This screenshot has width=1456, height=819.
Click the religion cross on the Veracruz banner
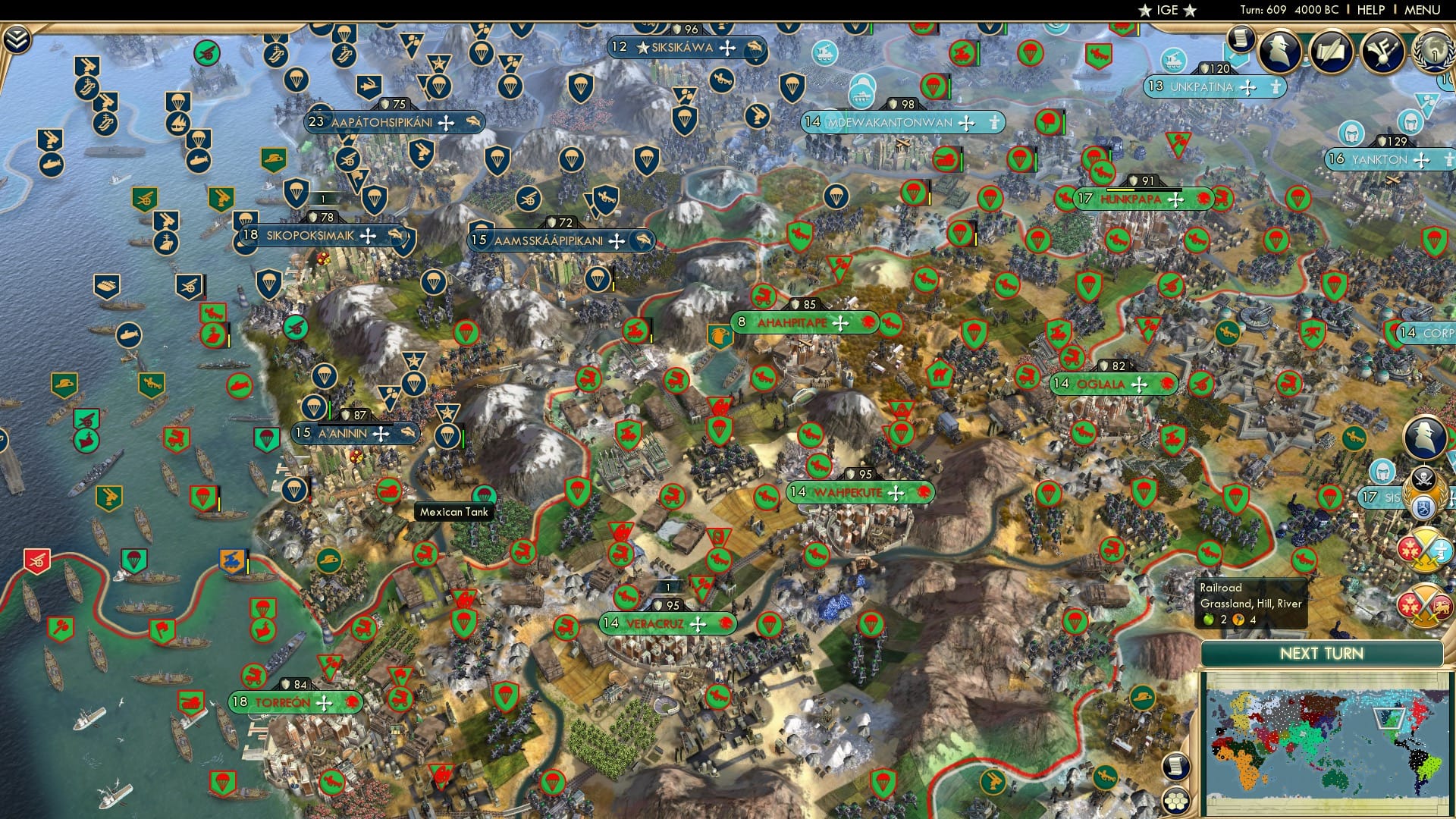point(698,624)
